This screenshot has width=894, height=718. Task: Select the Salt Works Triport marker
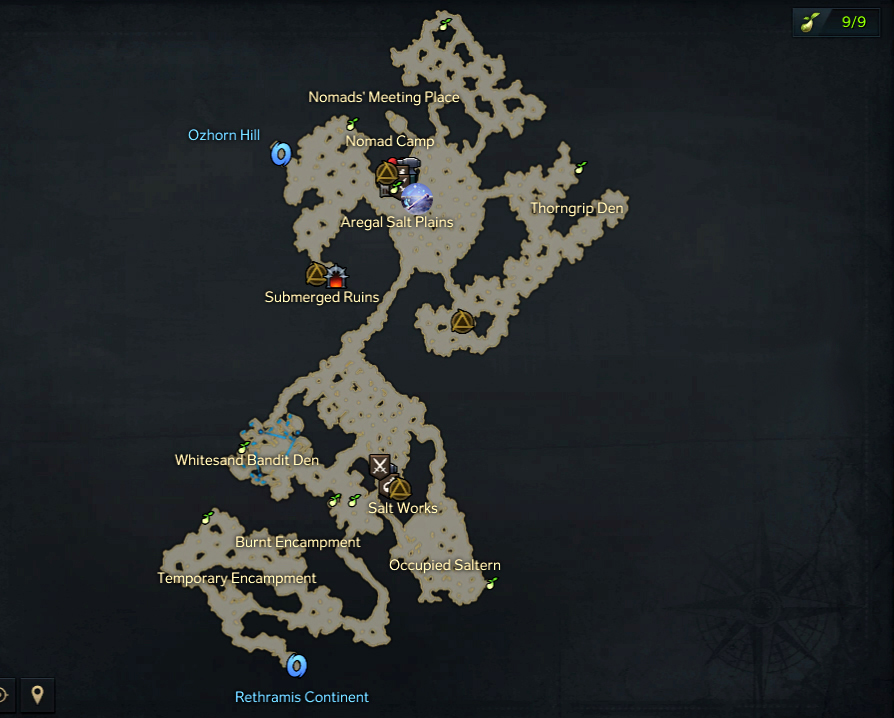click(x=399, y=488)
